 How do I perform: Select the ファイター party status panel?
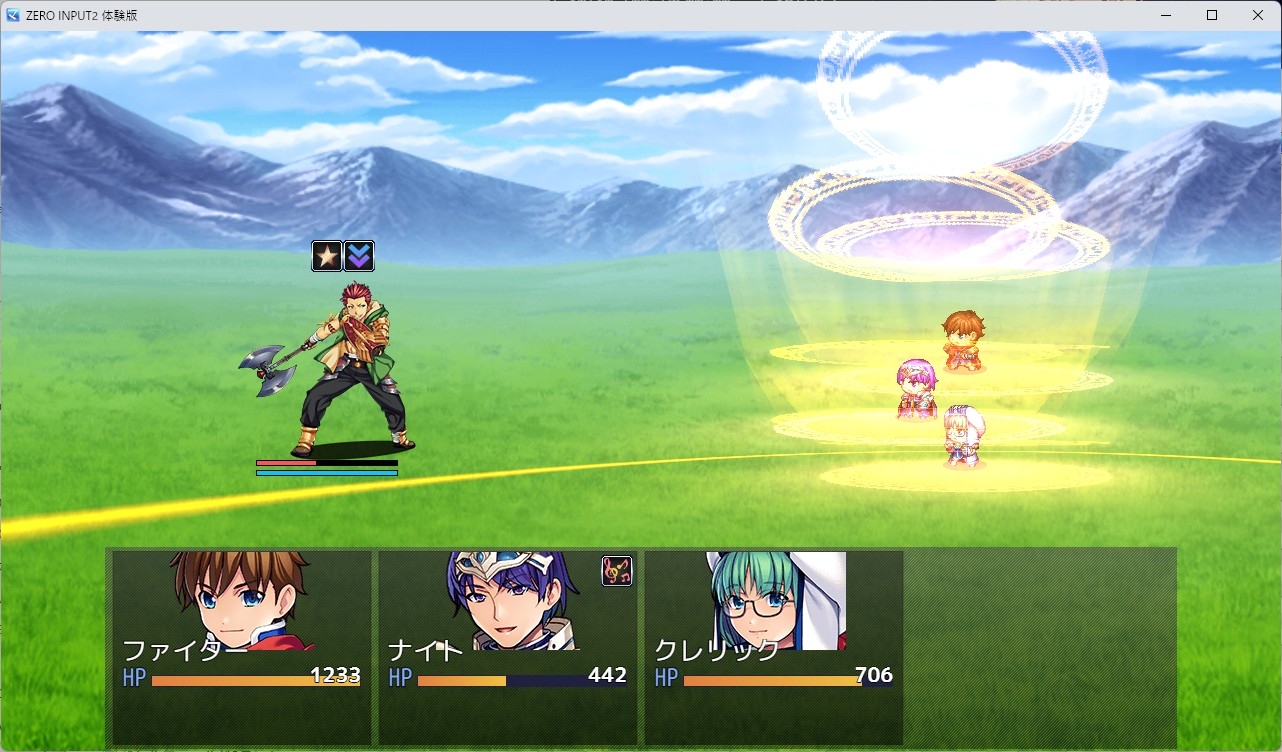pyautogui.click(x=241, y=646)
